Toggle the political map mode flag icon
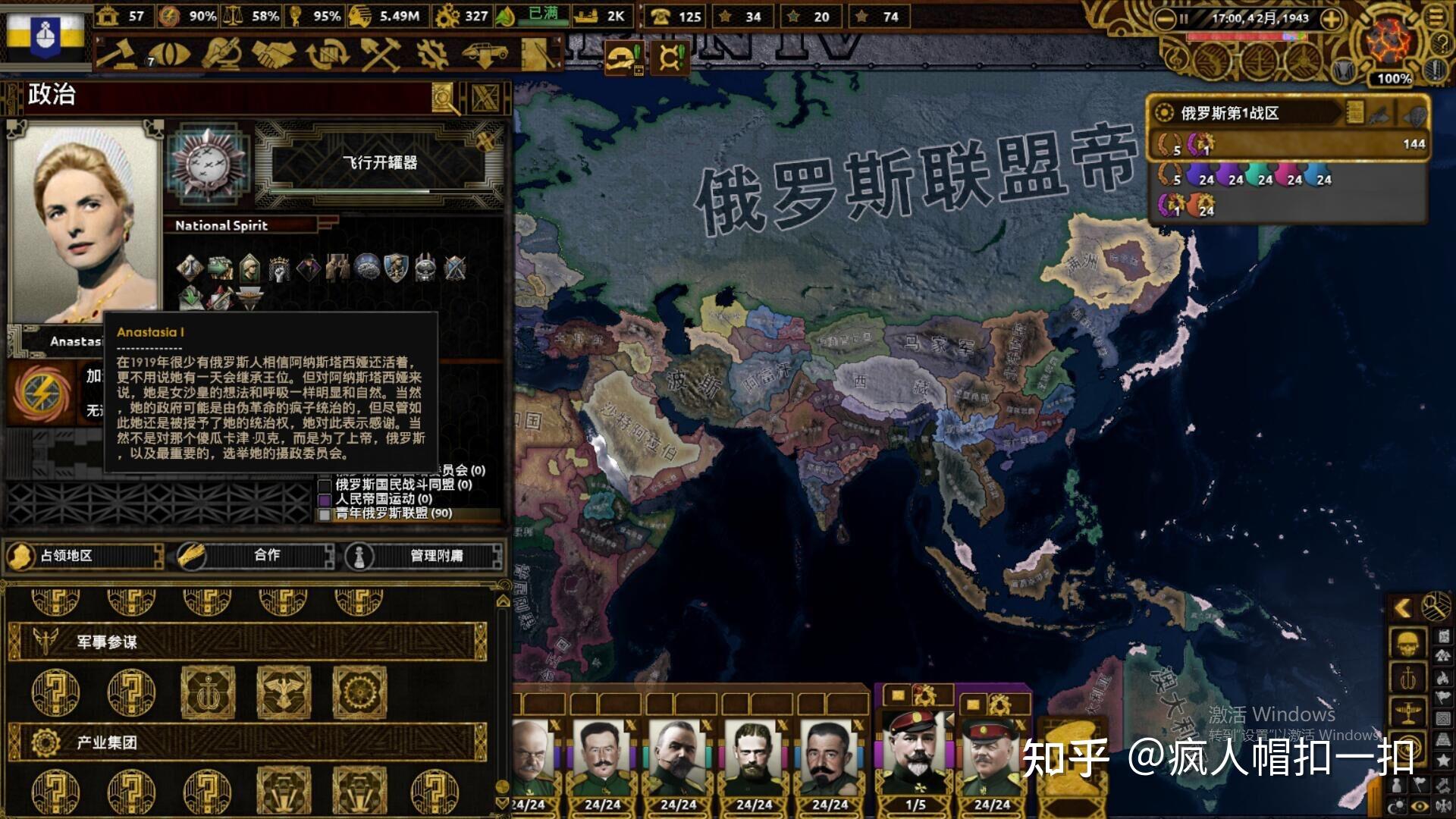1456x819 pixels. (1443, 696)
